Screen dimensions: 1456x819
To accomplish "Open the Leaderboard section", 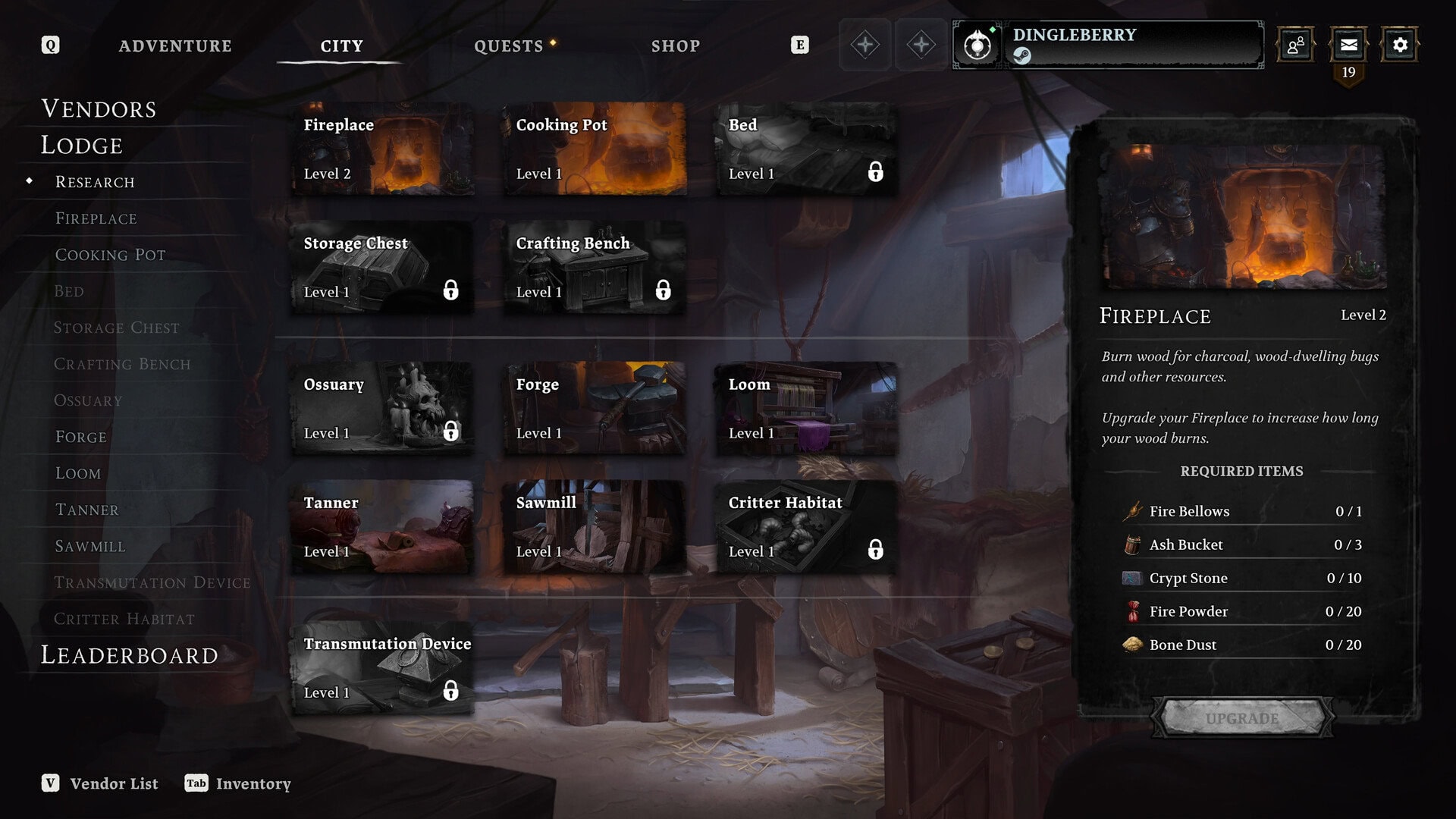I will coord(129,655).
